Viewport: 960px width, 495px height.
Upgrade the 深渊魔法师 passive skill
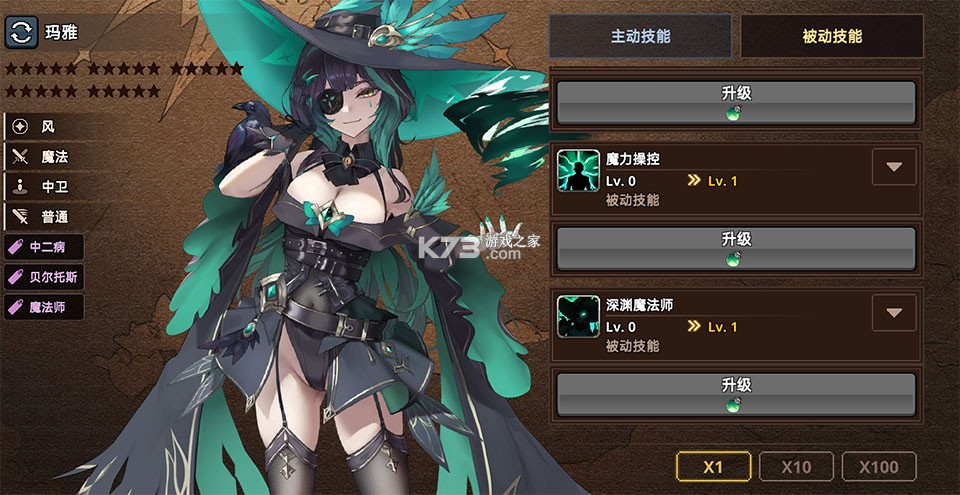click(x=736, y=392)
